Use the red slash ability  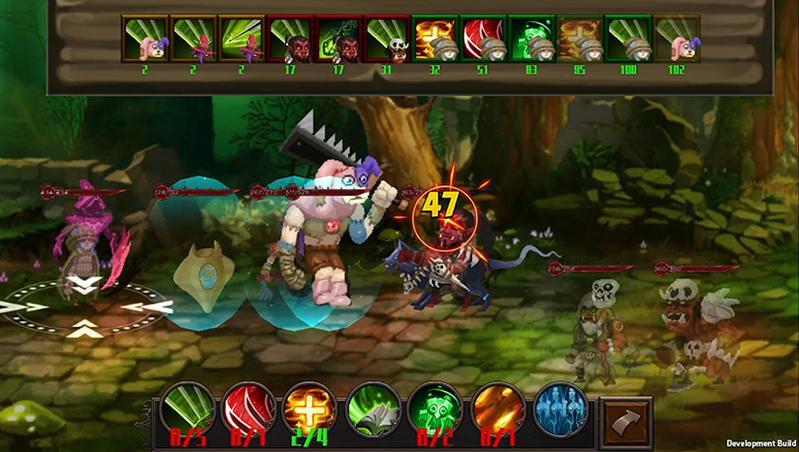[x=248, y=410]
